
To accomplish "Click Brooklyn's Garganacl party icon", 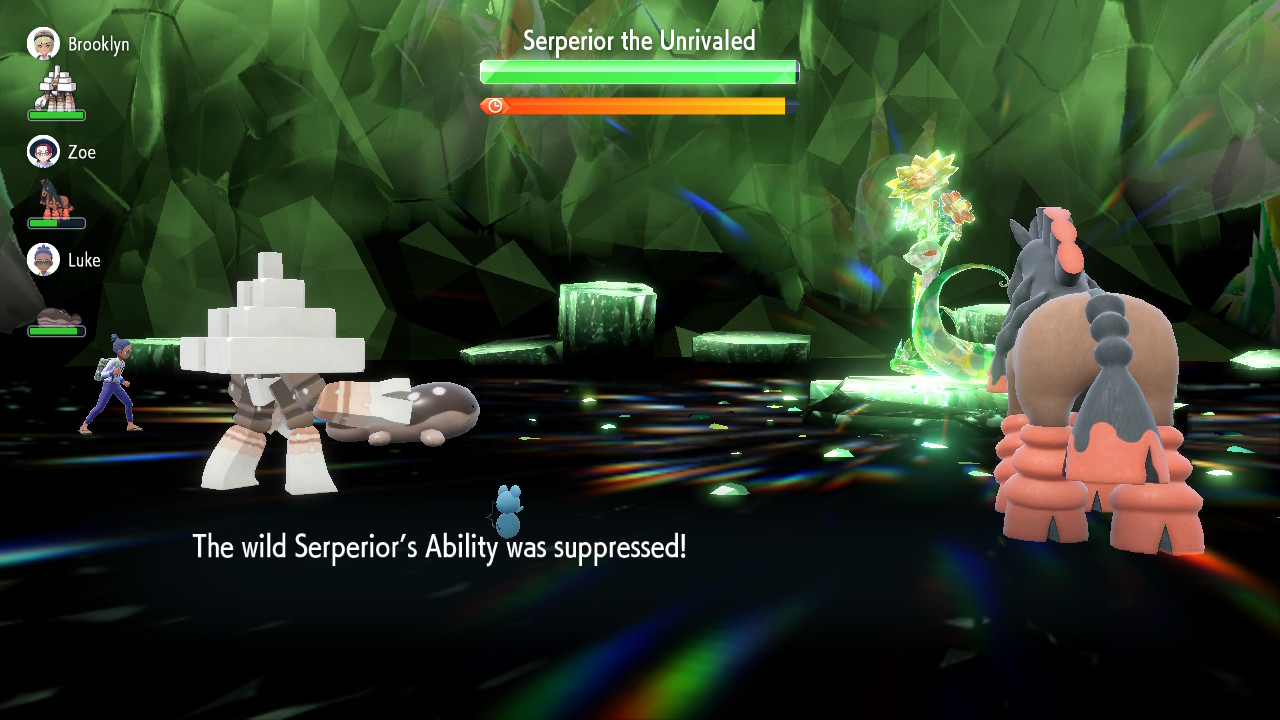I will point(56,89).
